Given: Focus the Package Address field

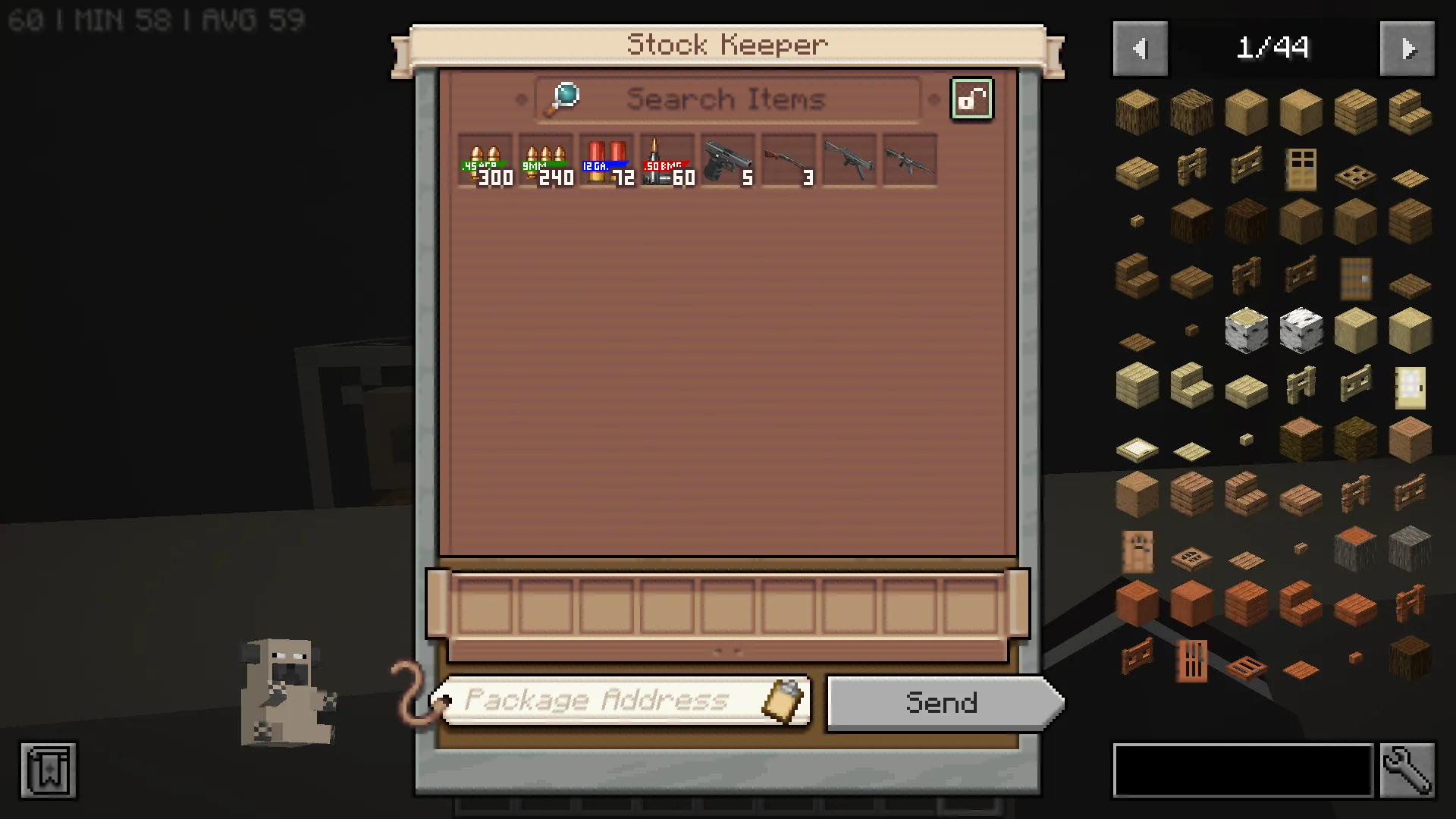Looking at the screenshot, I should 599,700.
